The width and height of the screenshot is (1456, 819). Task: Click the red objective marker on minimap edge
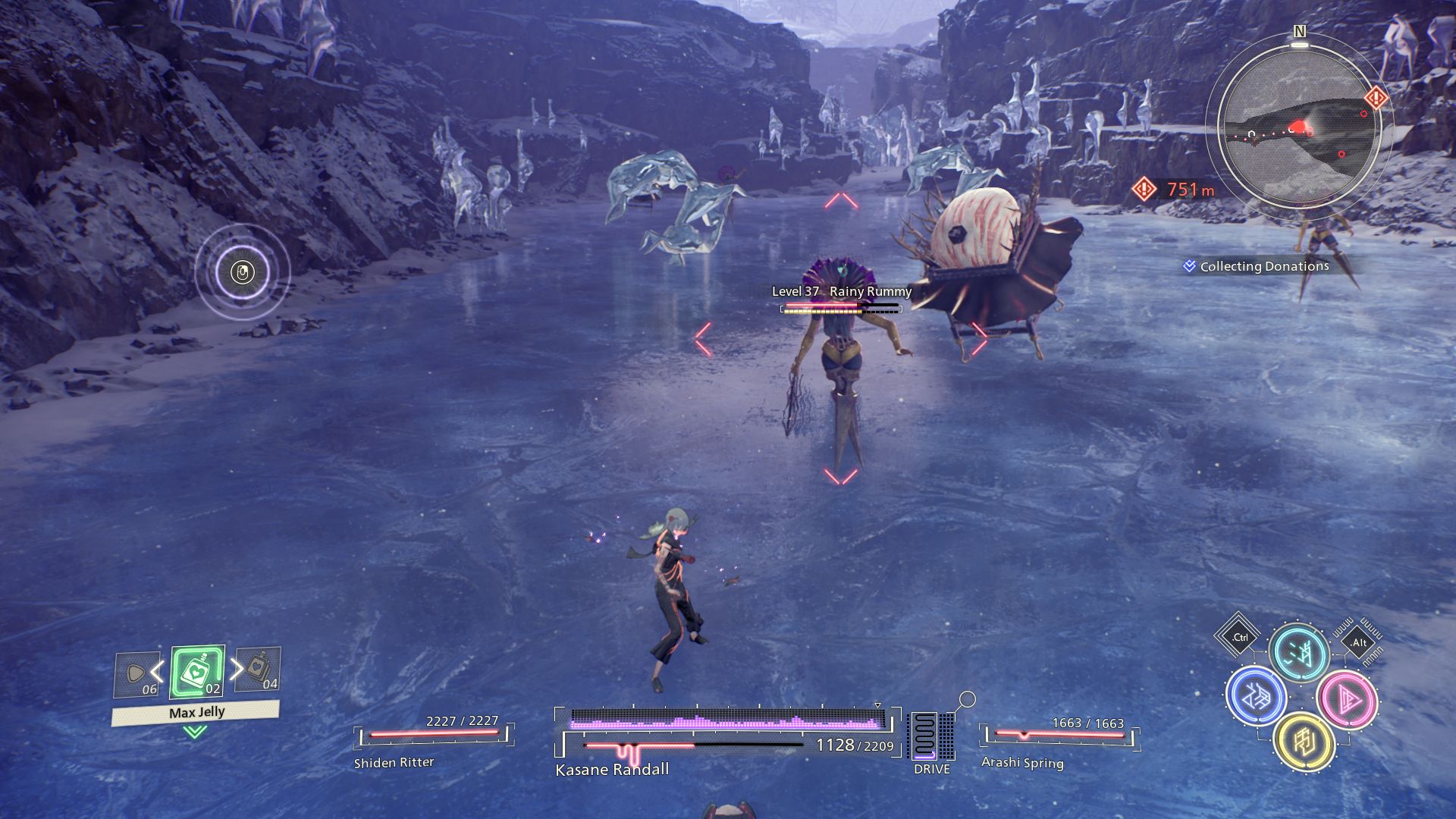click(1376, 98)
